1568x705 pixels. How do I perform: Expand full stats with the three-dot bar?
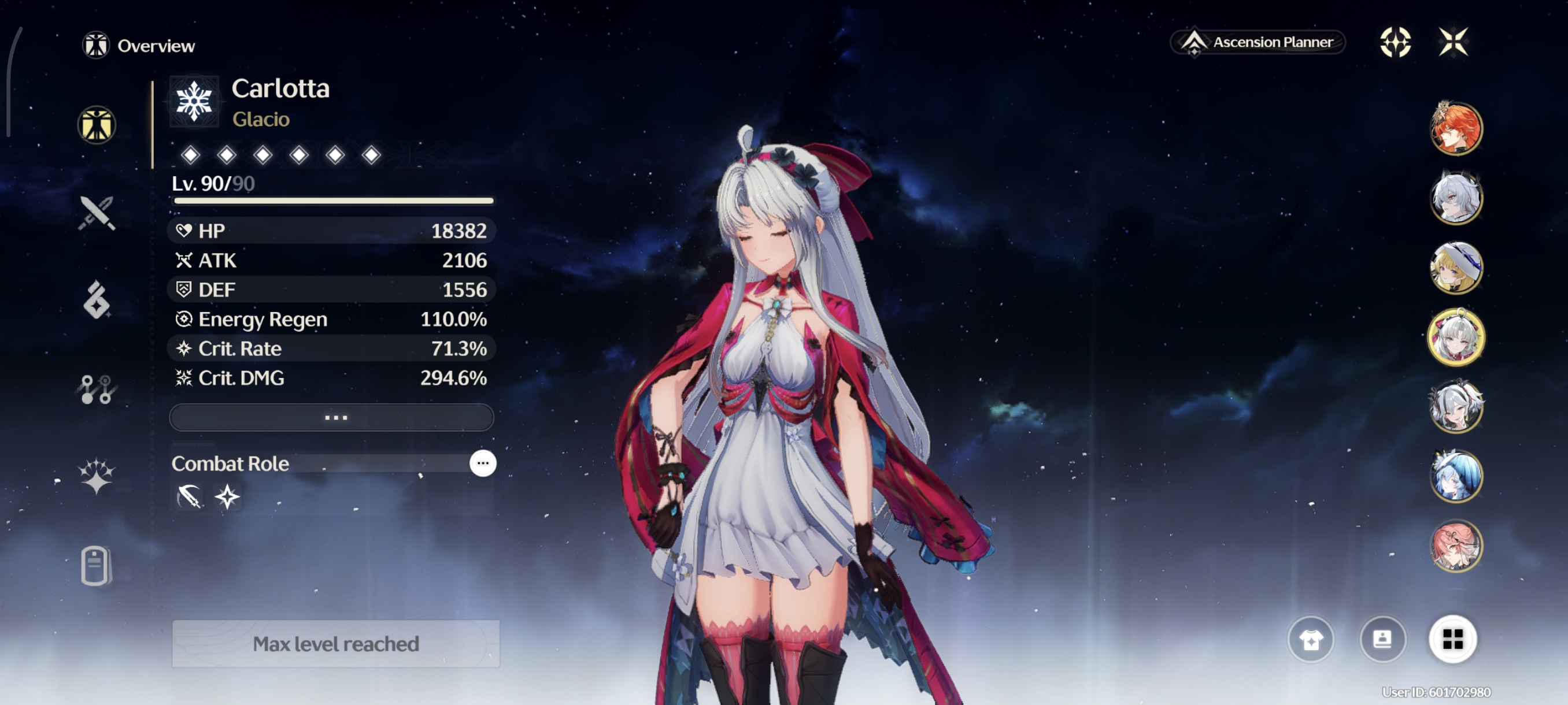click(332, 418)
